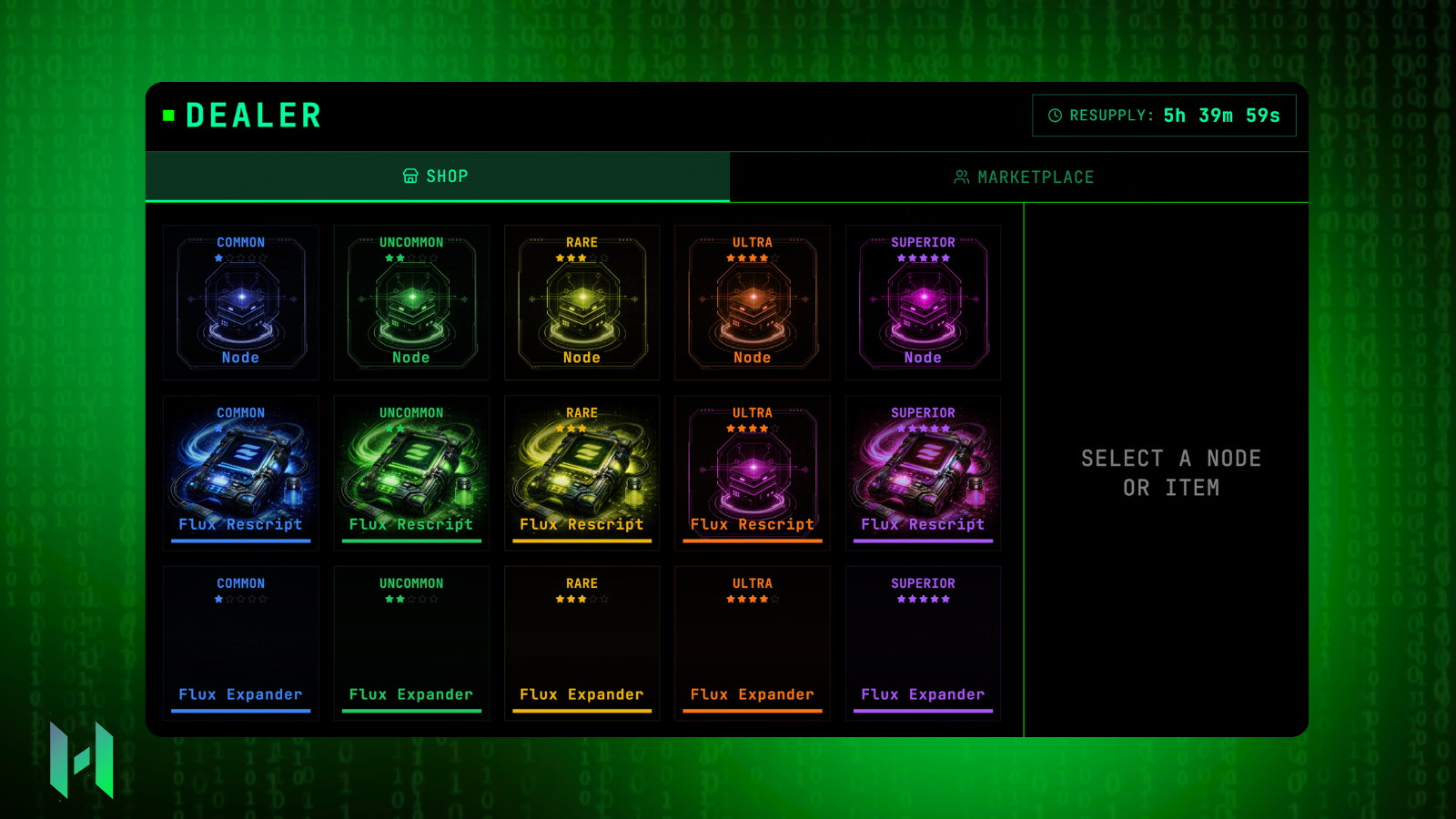The width and height of the screenshot is (1456, 819).
Task: Choose the Uncommon Flux Expander item
Action: pyautogui.click(x=411, y=642)
